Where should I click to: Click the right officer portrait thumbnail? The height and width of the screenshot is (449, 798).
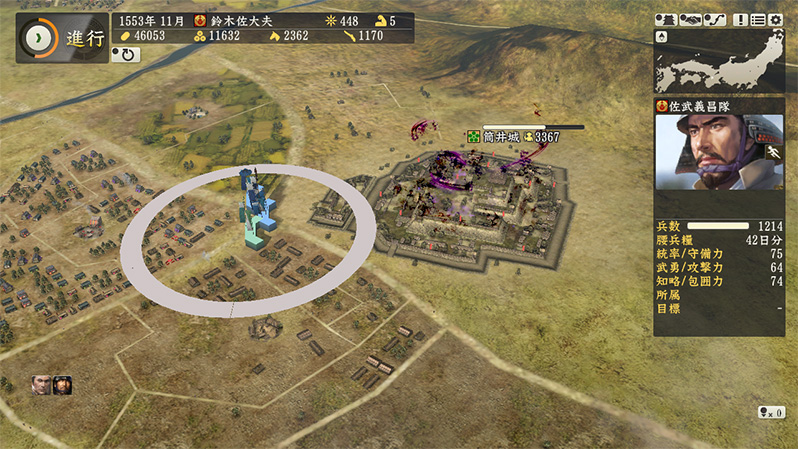pyautogui.click(x=62, y=384)
